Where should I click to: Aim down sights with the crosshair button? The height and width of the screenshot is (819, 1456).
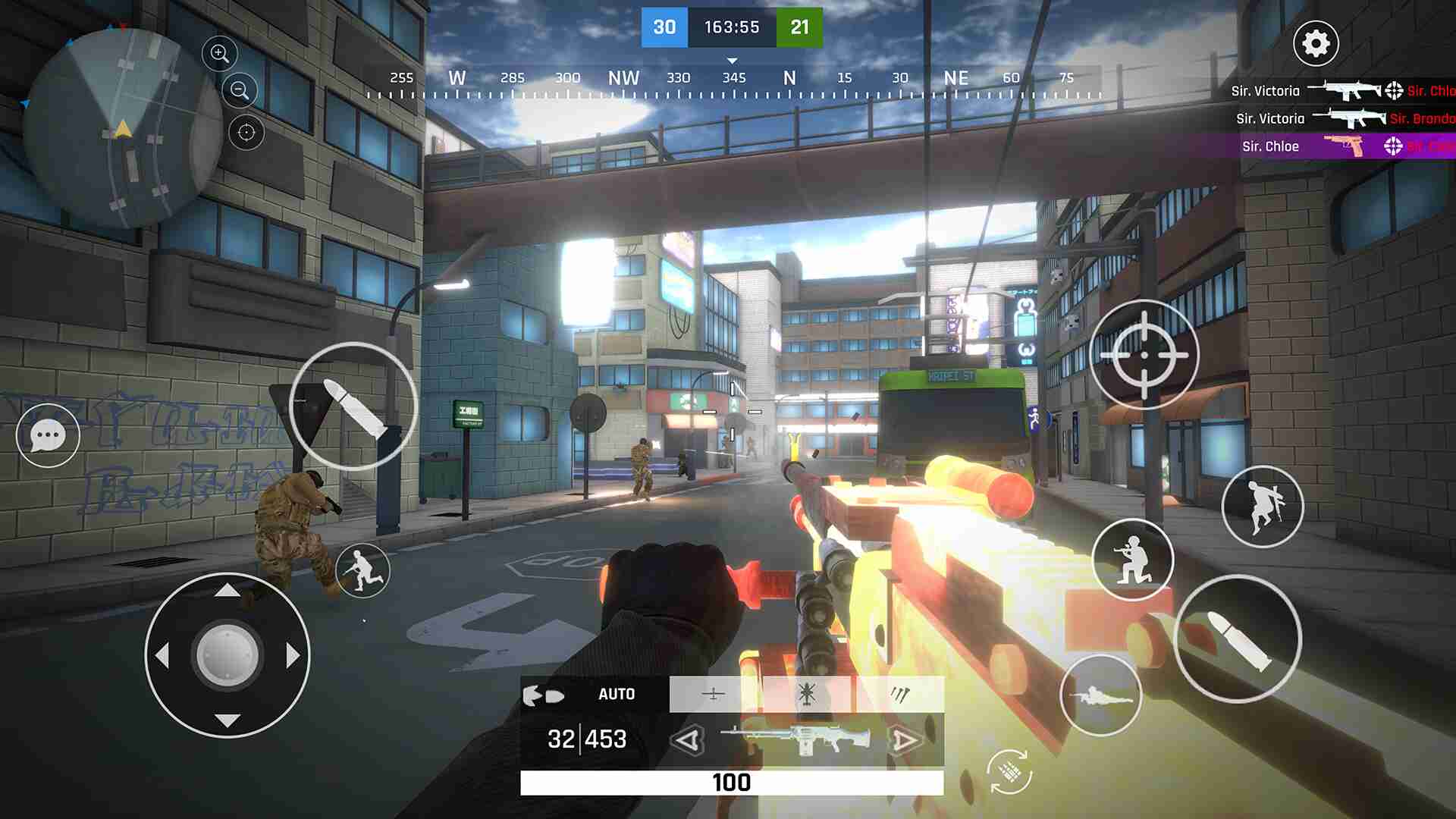(x=1144, y=354)
